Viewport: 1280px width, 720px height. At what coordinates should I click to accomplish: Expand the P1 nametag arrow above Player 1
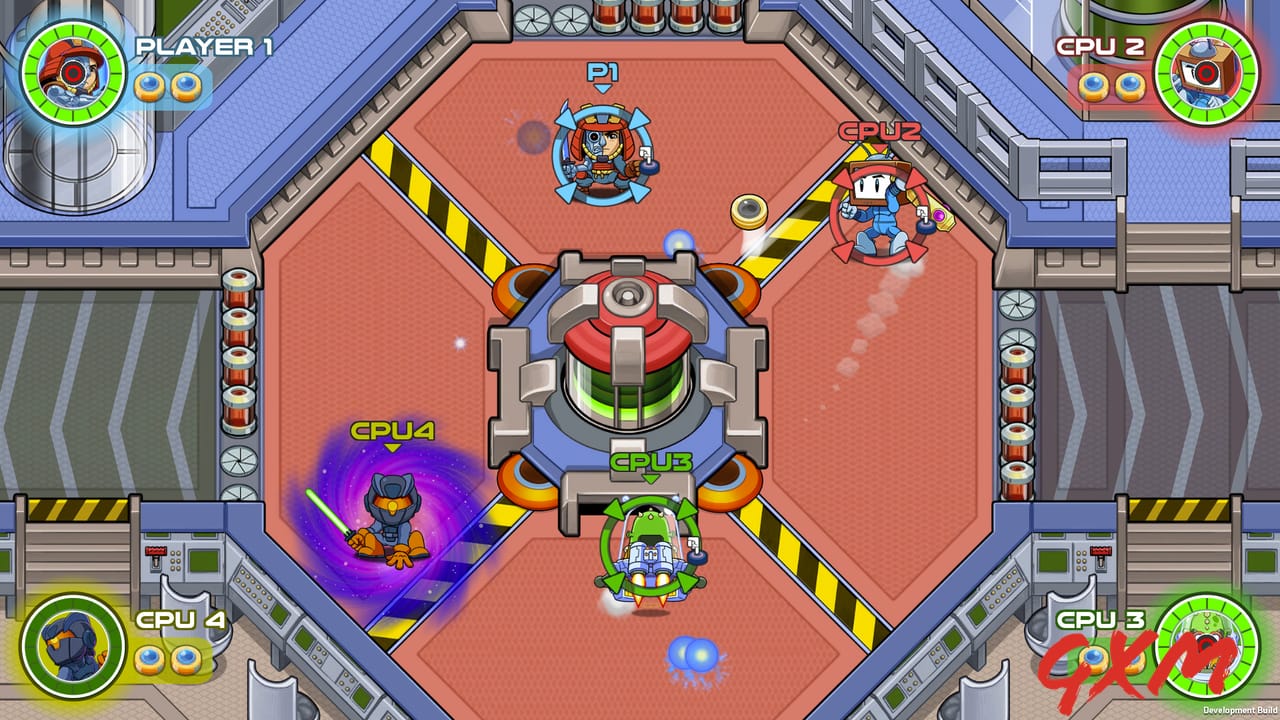pyautogui.click(x=602, y=86)
